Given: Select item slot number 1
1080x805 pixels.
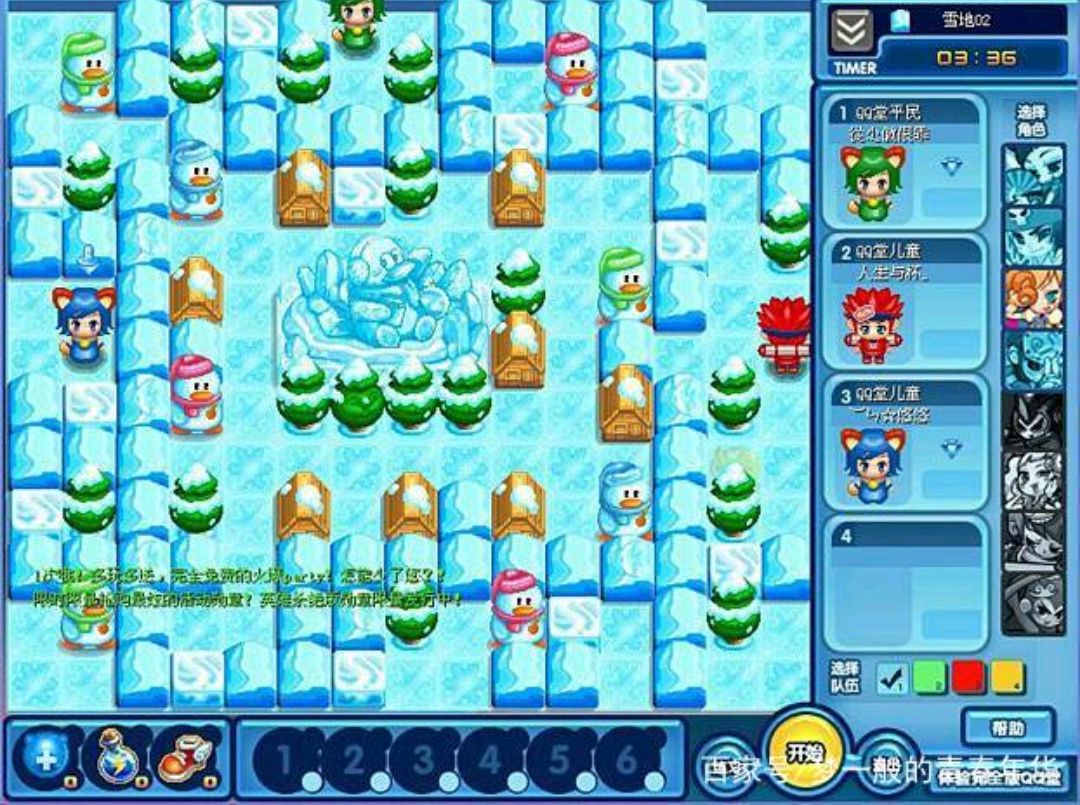Looking at the screenshot, I should [285, 760].
